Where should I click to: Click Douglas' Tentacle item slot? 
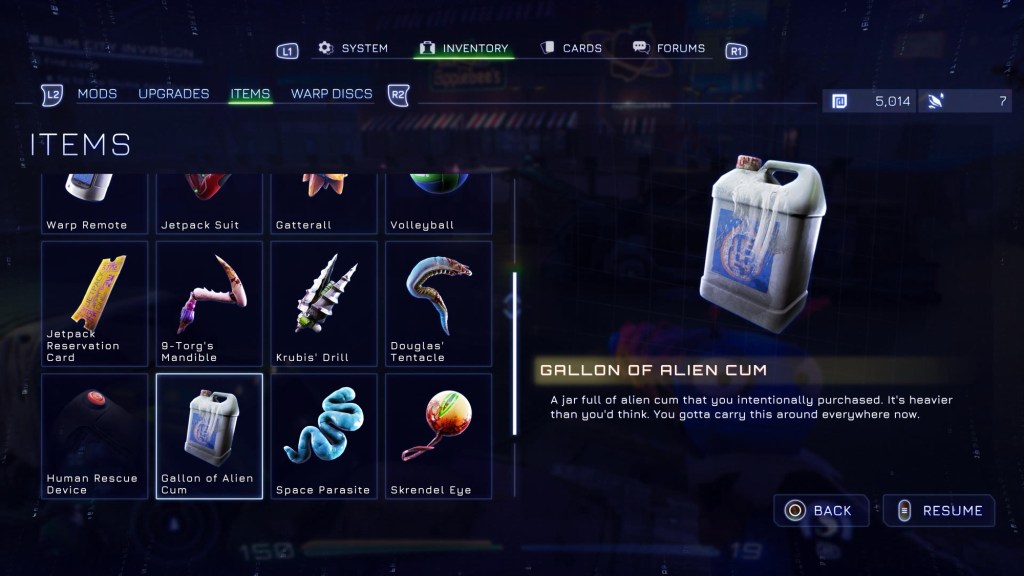[x=438, y=303]
